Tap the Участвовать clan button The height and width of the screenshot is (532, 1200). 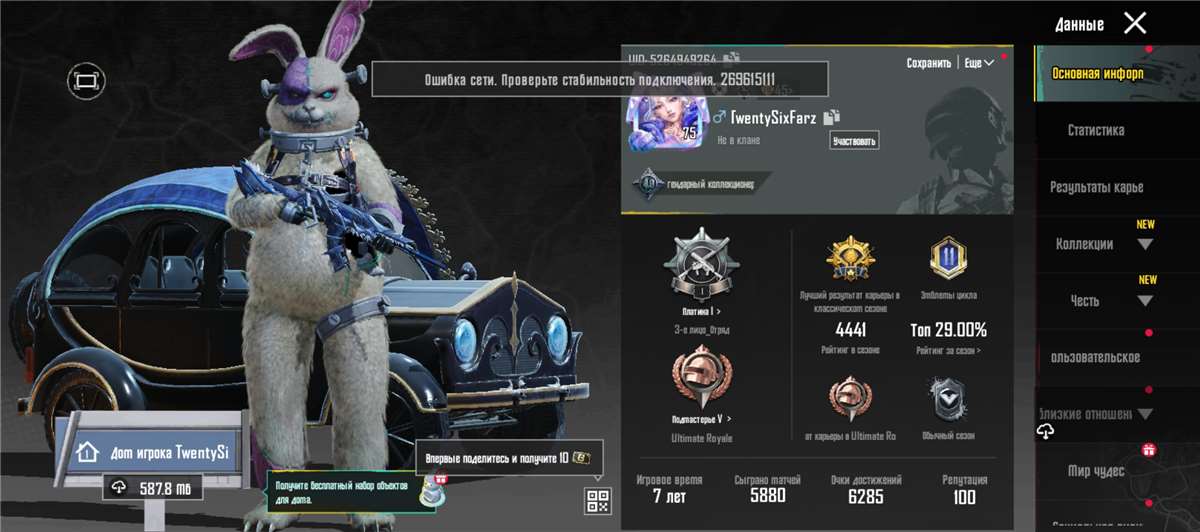tap(855, 141)
